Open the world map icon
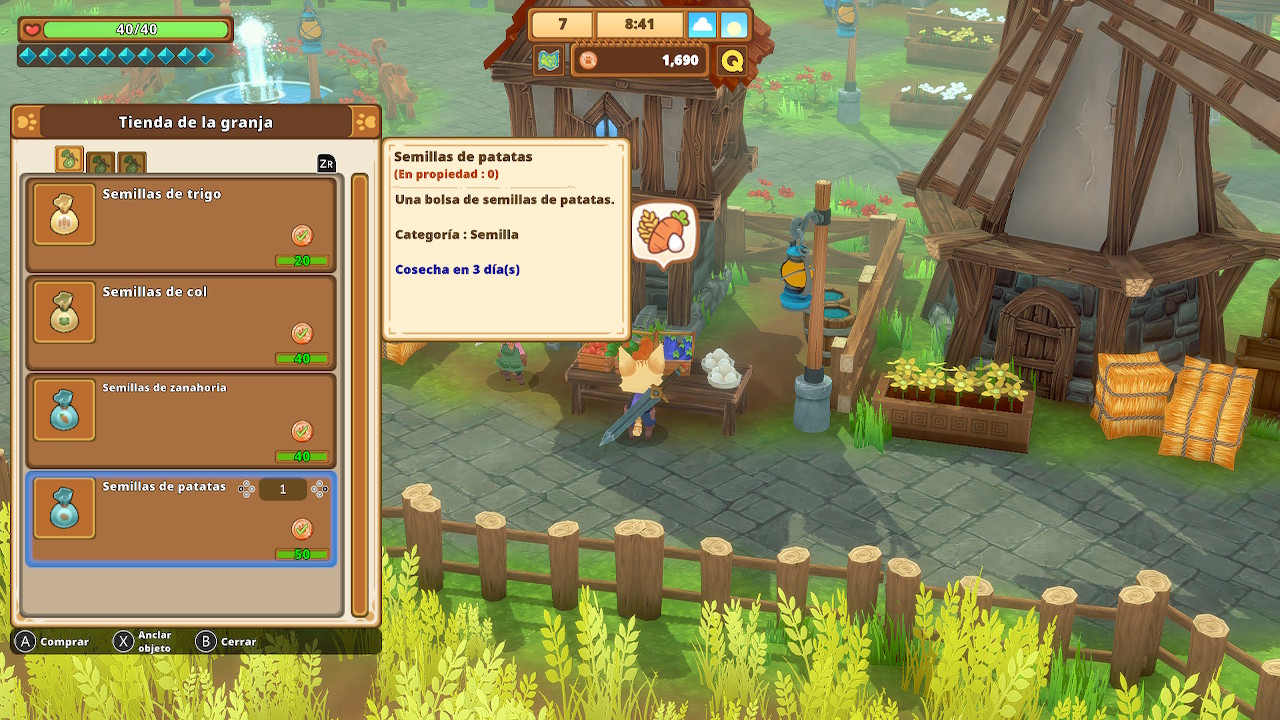This screenshot has height=720, width=1280. point(548,61)
